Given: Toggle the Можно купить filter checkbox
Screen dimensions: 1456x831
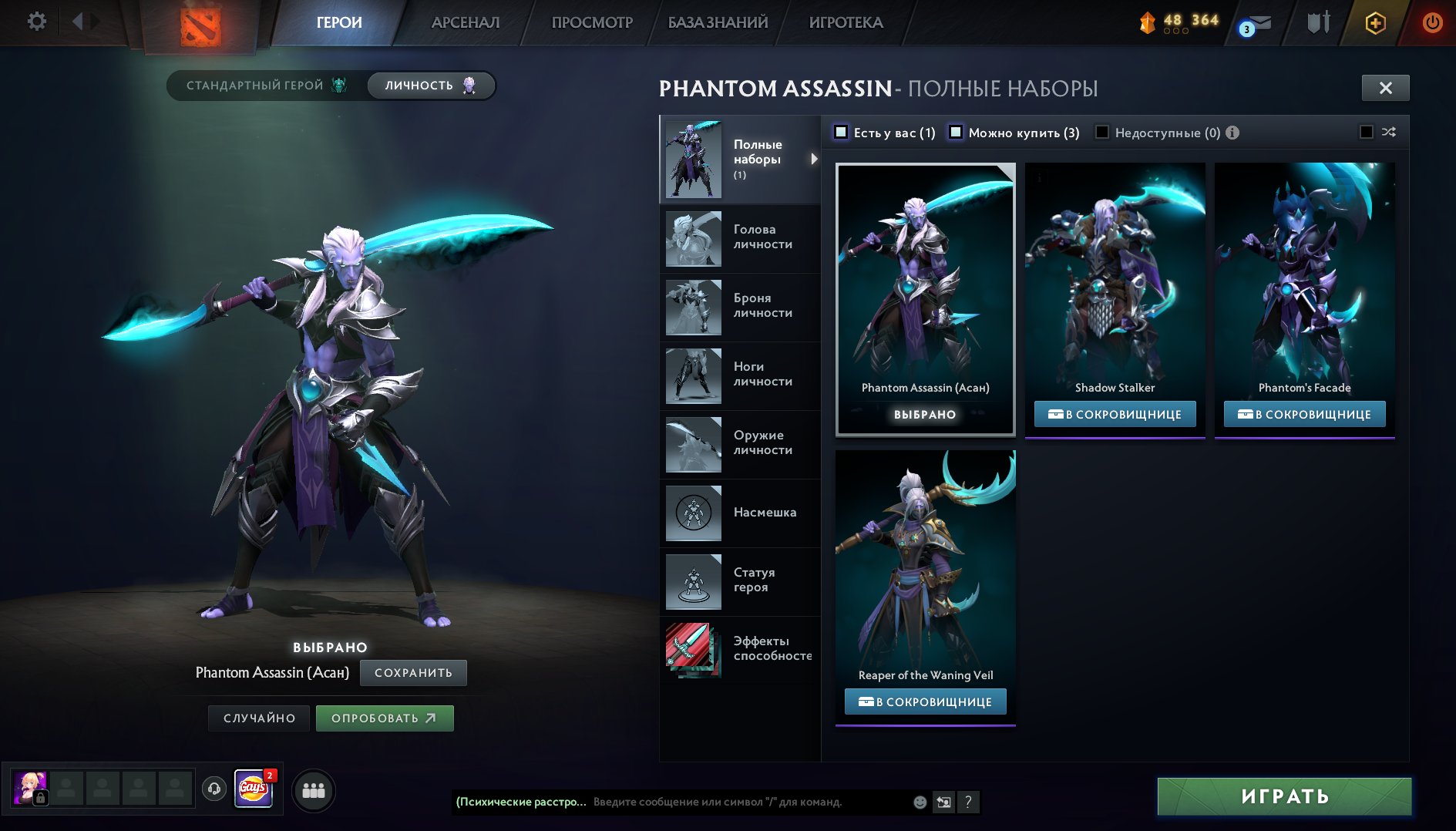Looking at the screenshot, I should [956, 133].
